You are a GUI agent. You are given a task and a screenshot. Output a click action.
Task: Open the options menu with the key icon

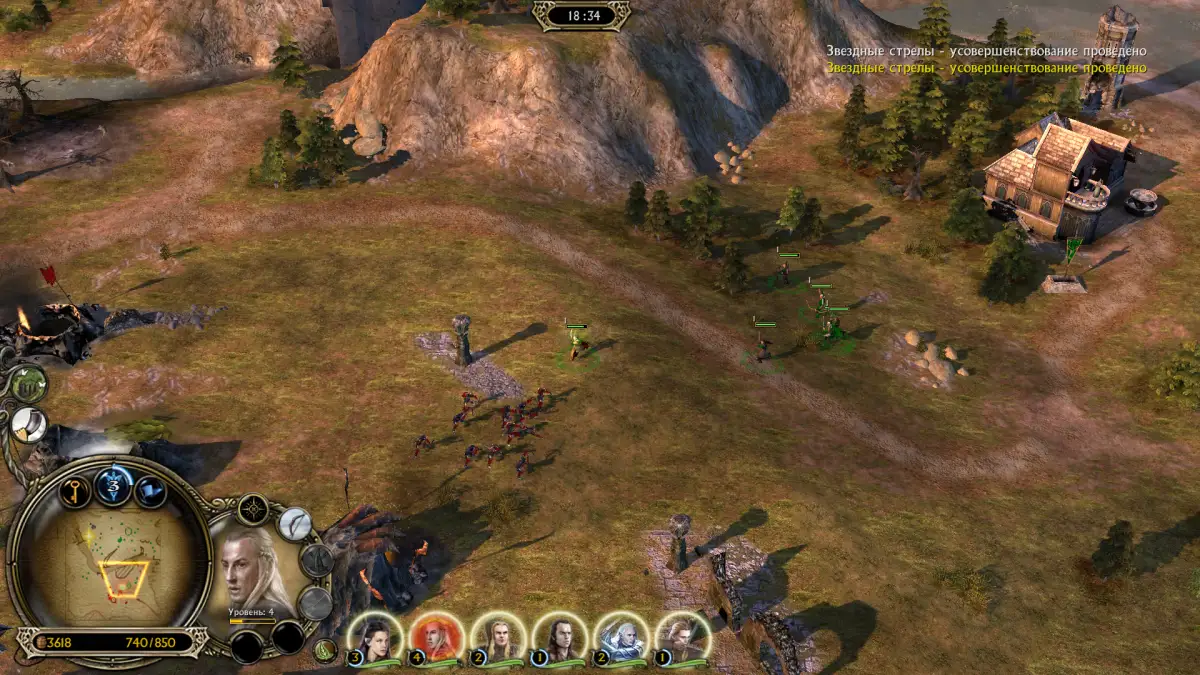click(x=75, y=490)
